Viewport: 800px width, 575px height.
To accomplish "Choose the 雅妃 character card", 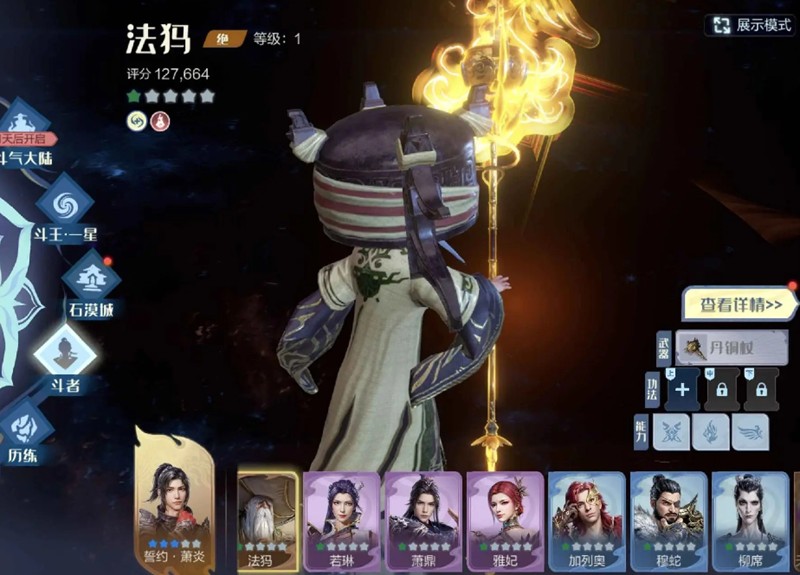I will [x=505, y=520].
